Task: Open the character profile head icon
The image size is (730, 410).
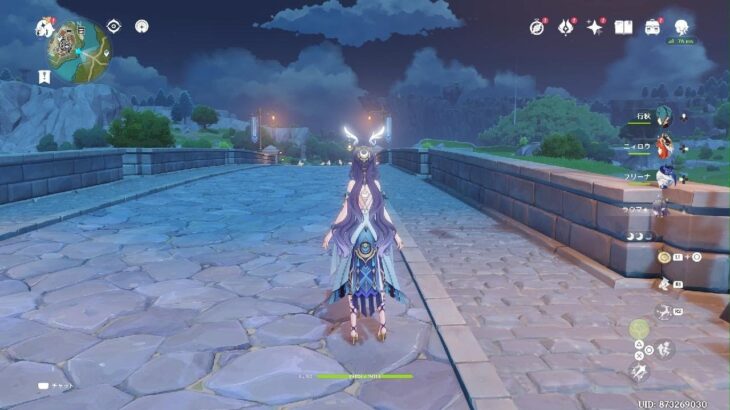Action: coord(684,24)
